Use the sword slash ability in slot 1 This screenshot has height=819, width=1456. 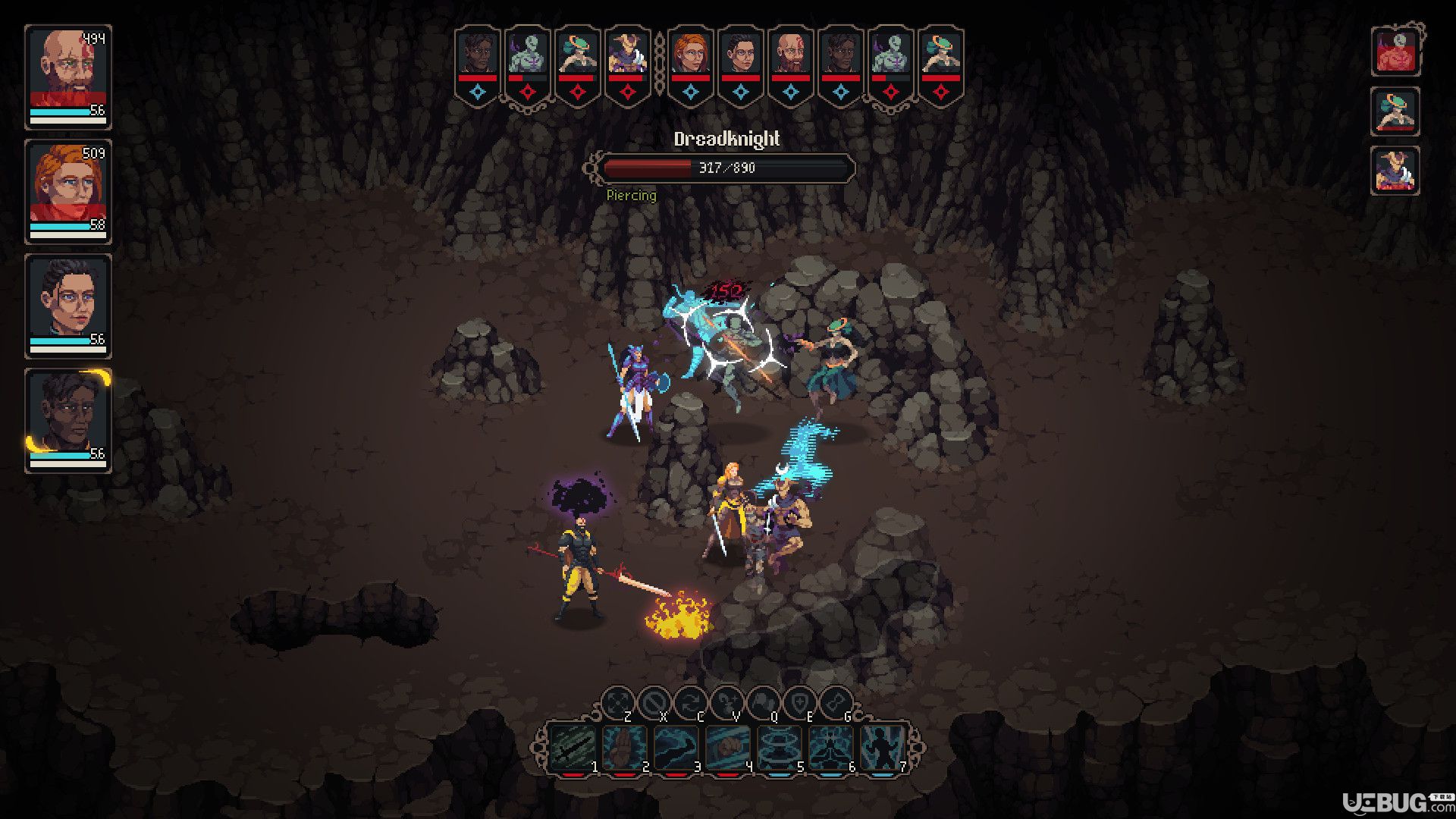[x=573, y=749]
